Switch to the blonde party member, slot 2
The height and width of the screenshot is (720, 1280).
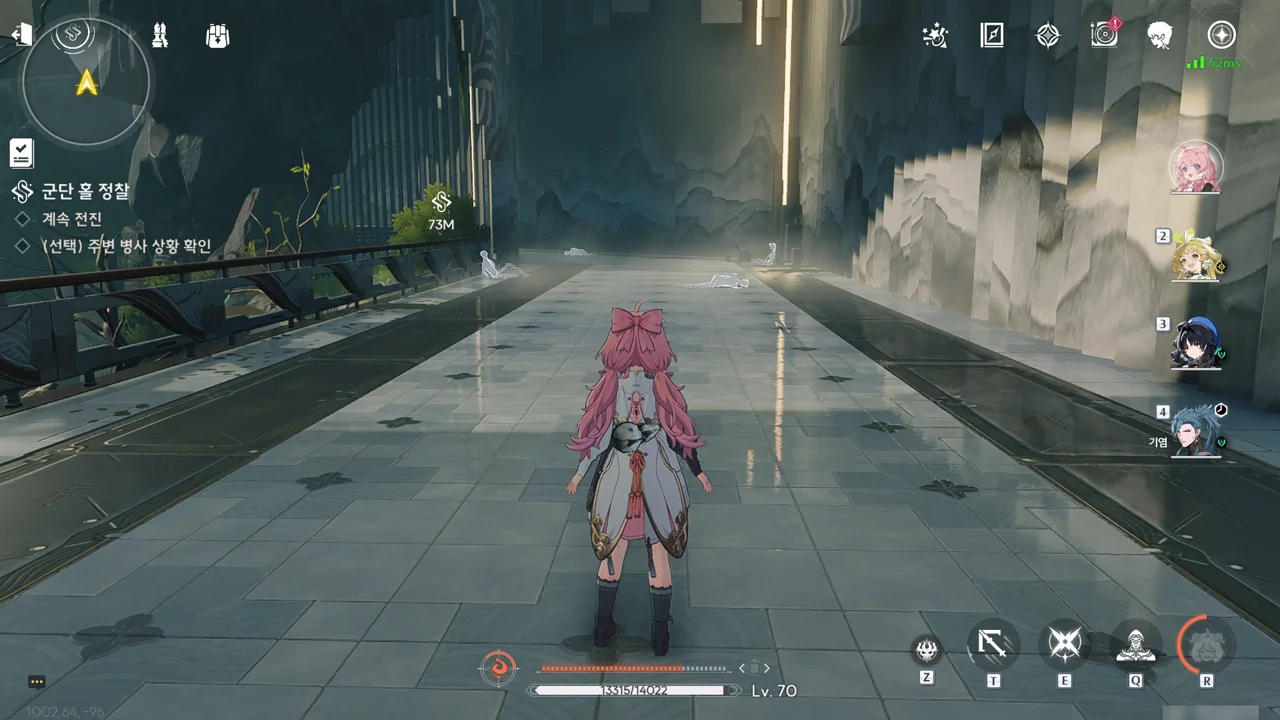(1198, 258)
